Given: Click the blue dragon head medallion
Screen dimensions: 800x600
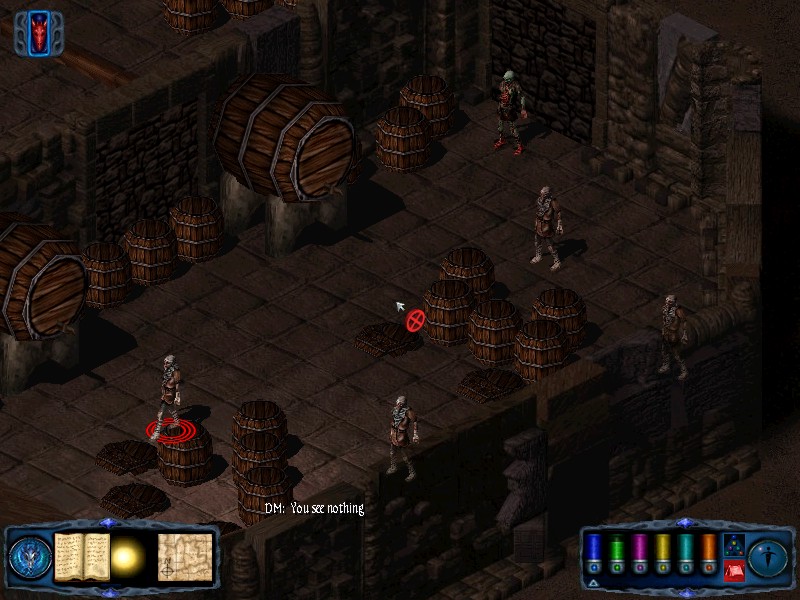Looking at the screenshot, I should pos(27,557).
